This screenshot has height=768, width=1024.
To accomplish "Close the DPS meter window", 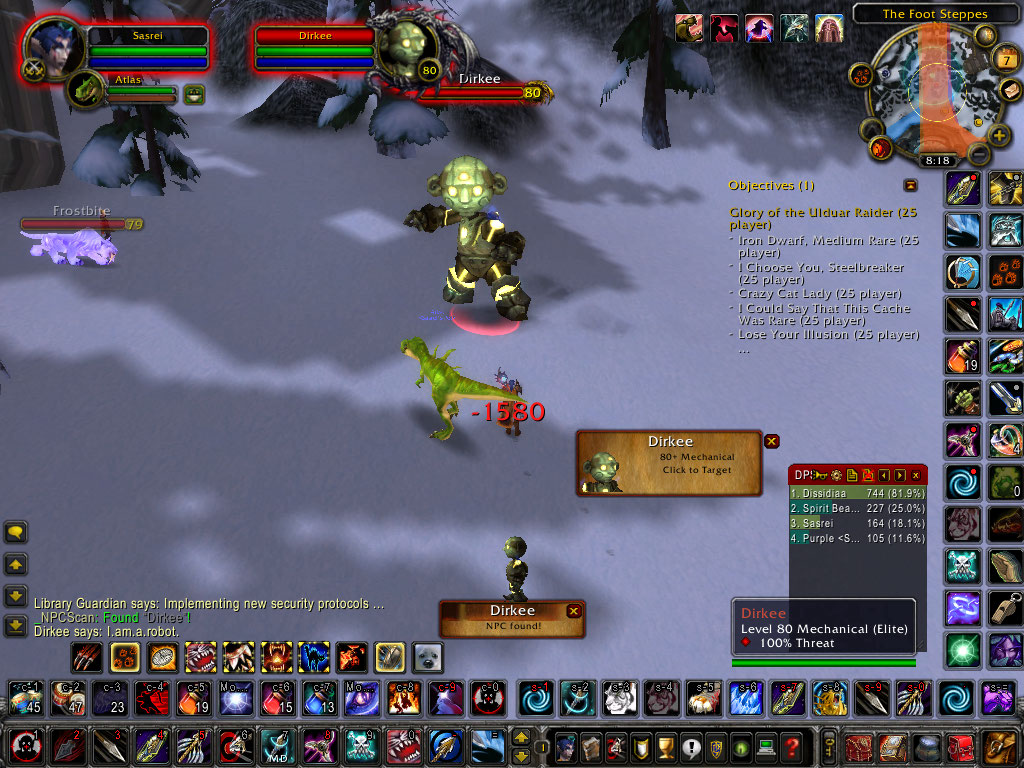I will click(916, 475).
